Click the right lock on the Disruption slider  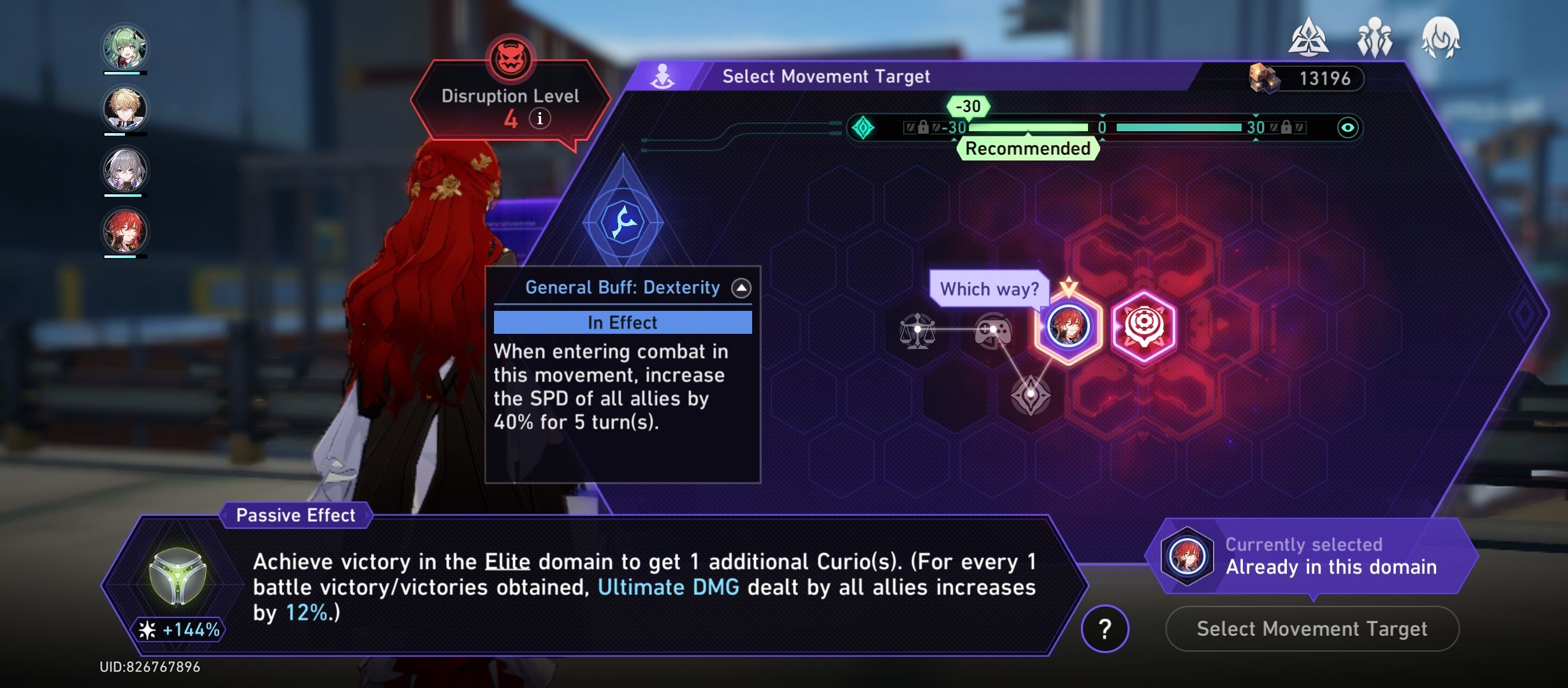tap(1288, 127)
